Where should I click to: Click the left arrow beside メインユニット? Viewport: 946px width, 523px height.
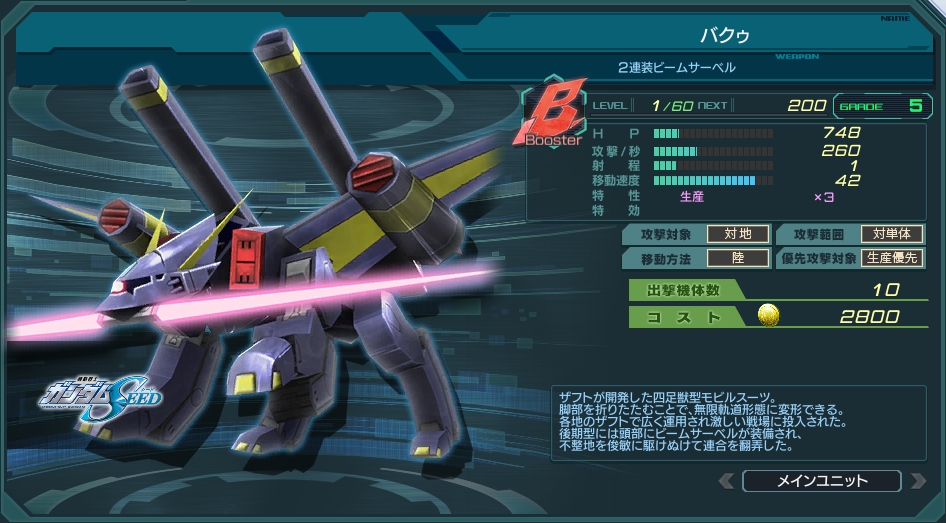click(727, 481)
